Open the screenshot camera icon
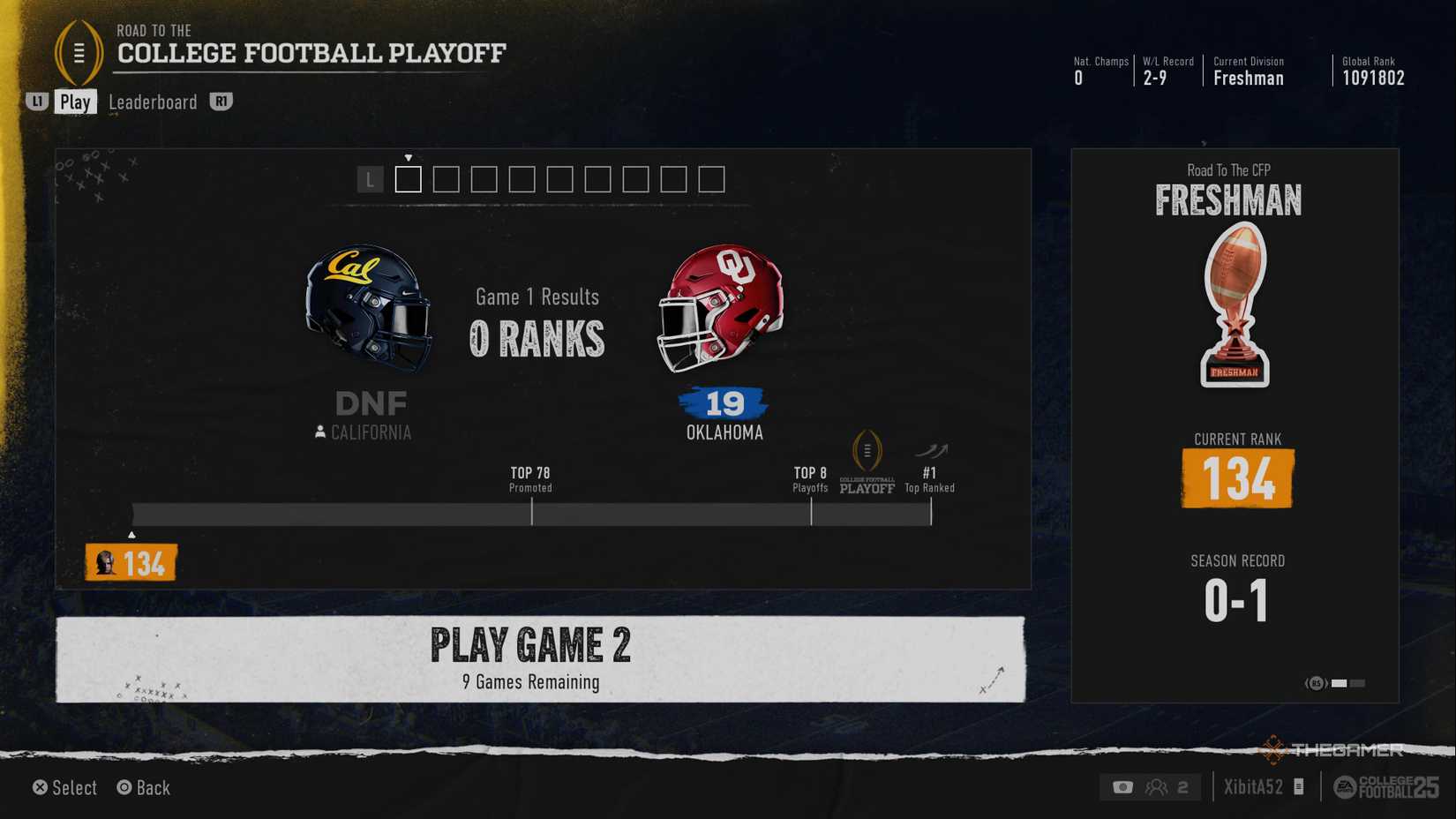Screen dimensions: 1456x819 (1122, 786)
